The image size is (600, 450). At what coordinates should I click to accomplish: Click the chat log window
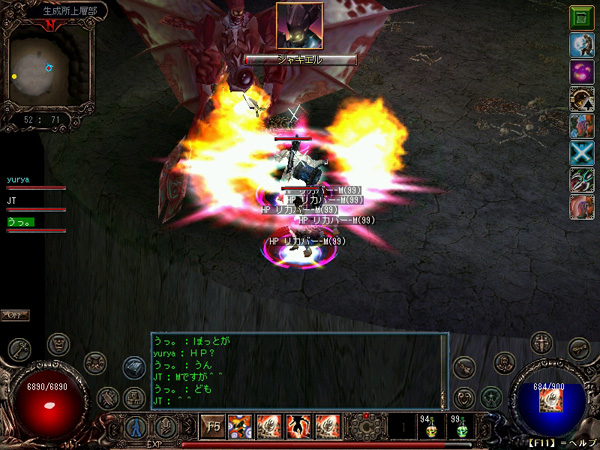[299, 370]
